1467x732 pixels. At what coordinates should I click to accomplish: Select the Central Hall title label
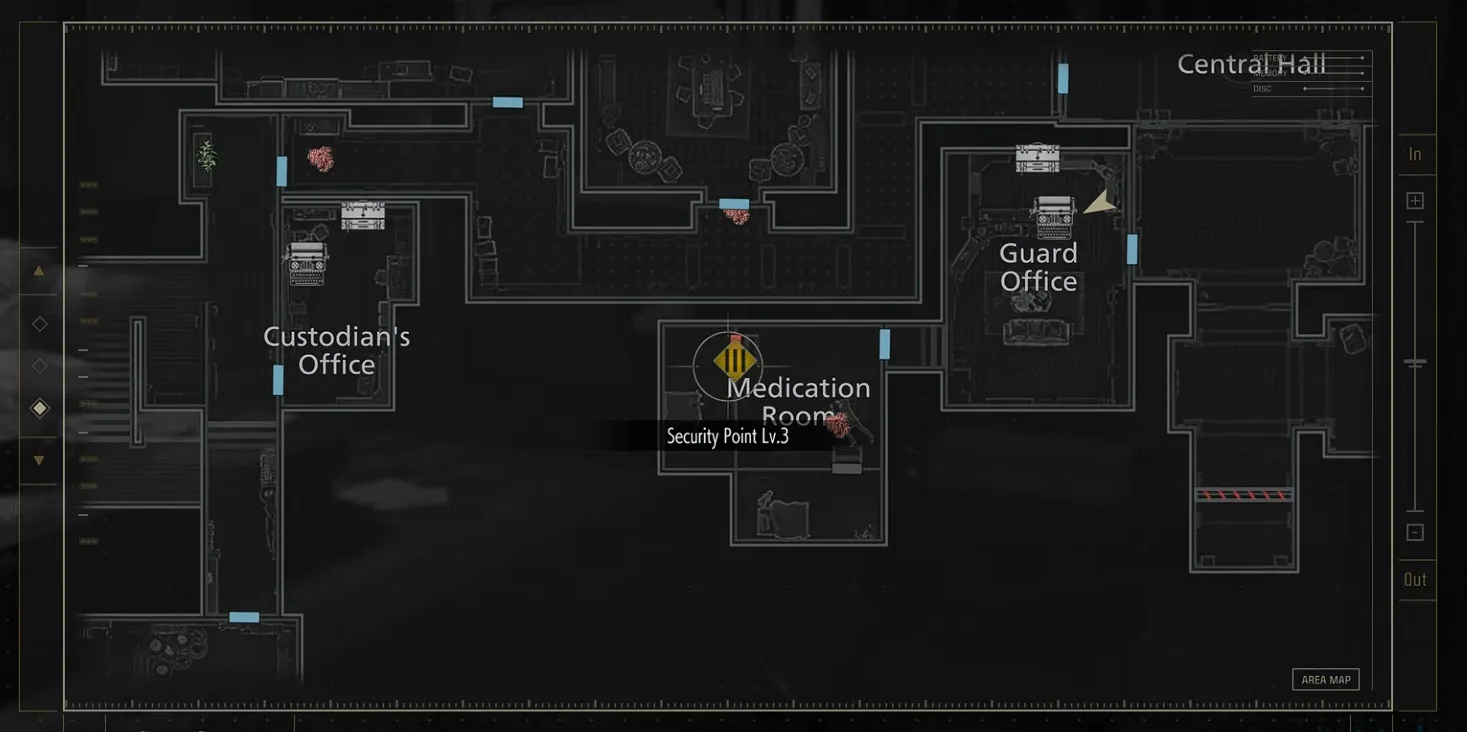[1252, 63]
